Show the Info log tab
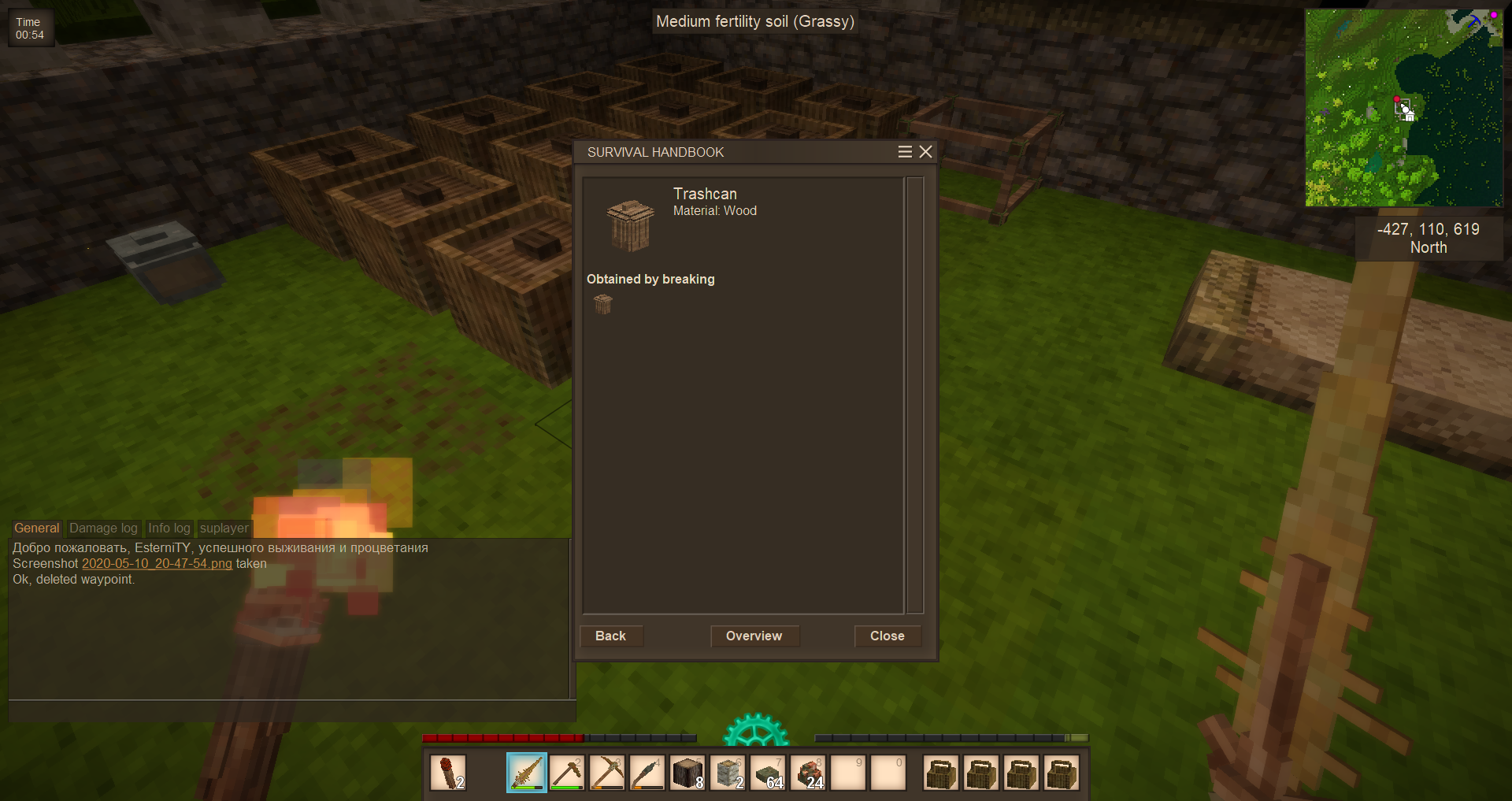Viewport: 1512px width, 801px height. pyautogui.click(x=169, y=528)
